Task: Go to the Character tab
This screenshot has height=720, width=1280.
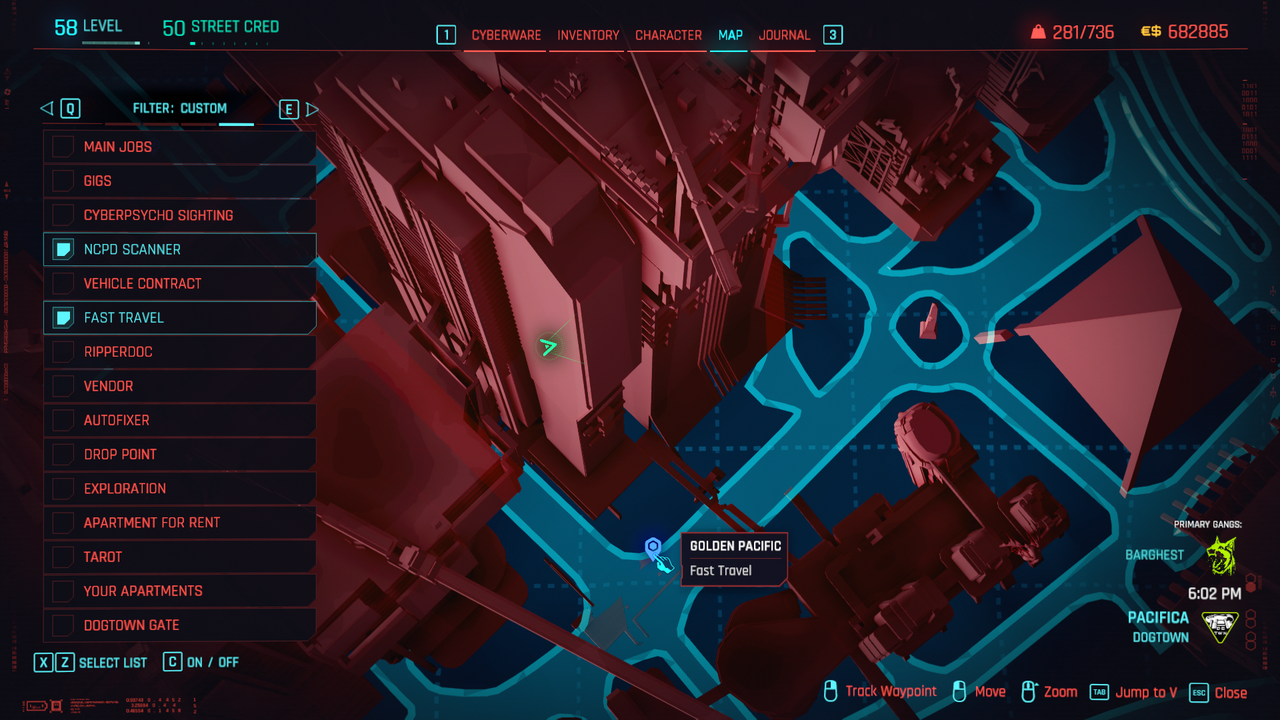Action: click(x=668, y=35)
